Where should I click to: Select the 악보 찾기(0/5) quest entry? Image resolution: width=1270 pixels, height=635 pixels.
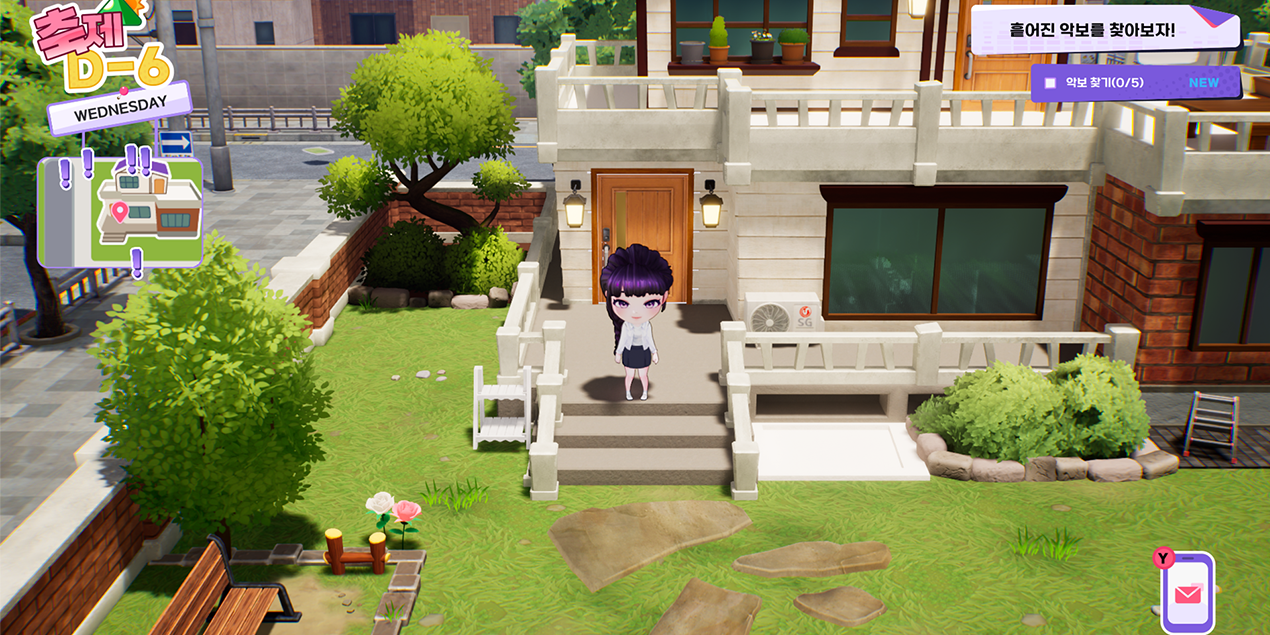click(1134, 83)
